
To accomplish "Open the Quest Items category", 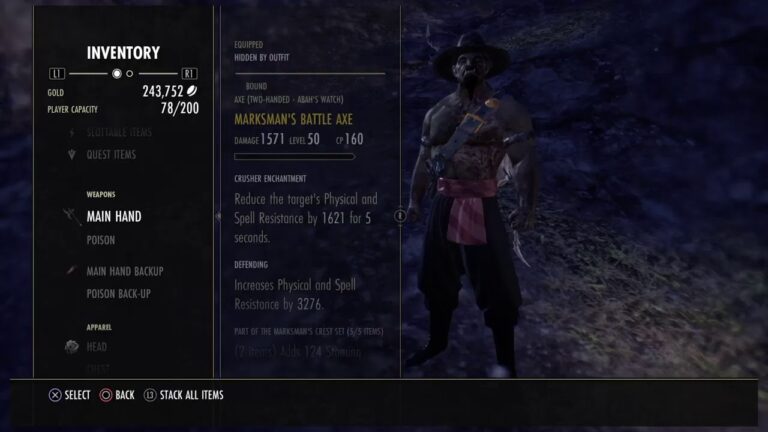I will [x=111, y=155].
